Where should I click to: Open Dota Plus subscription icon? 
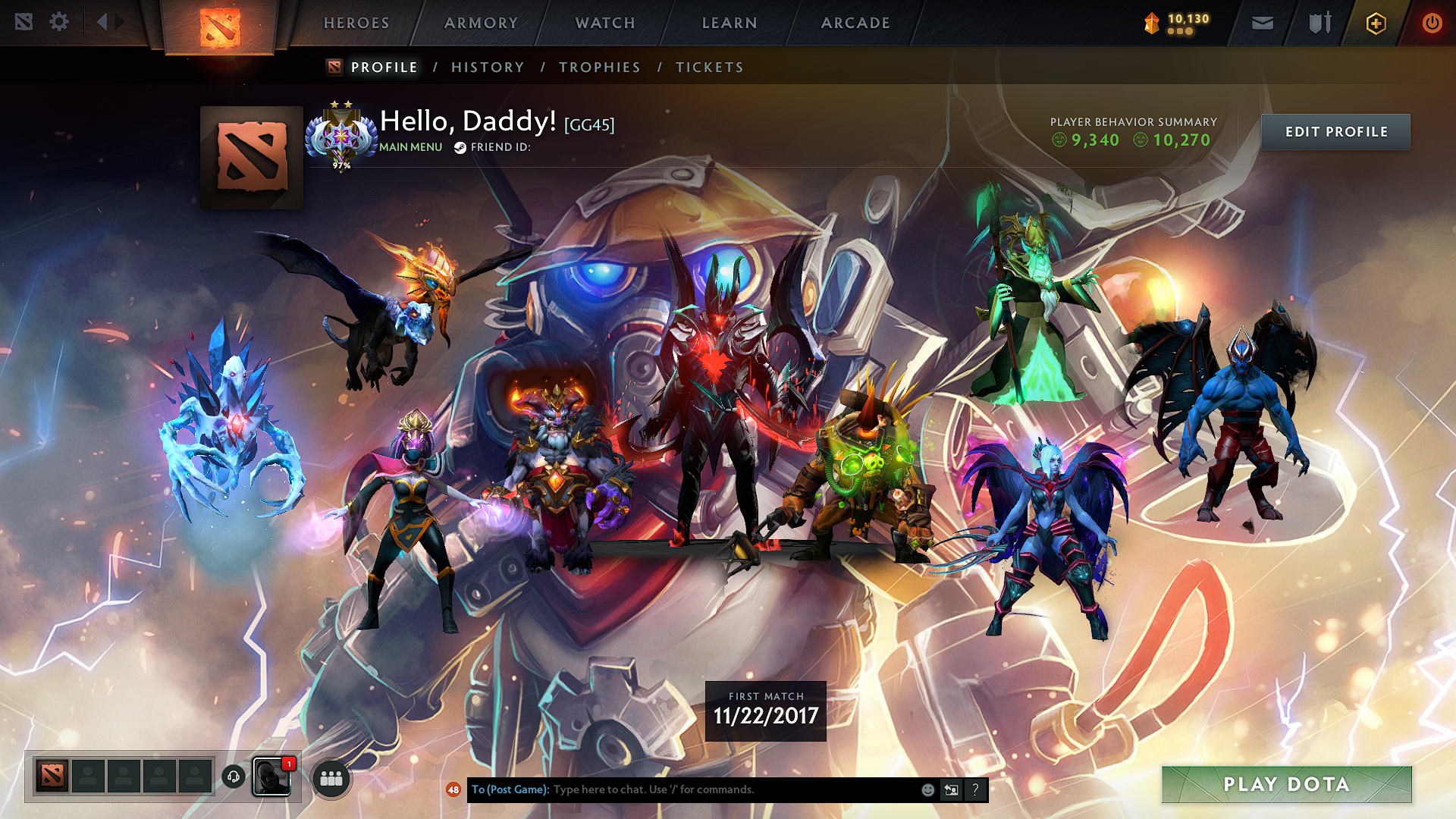(1375, 23)
